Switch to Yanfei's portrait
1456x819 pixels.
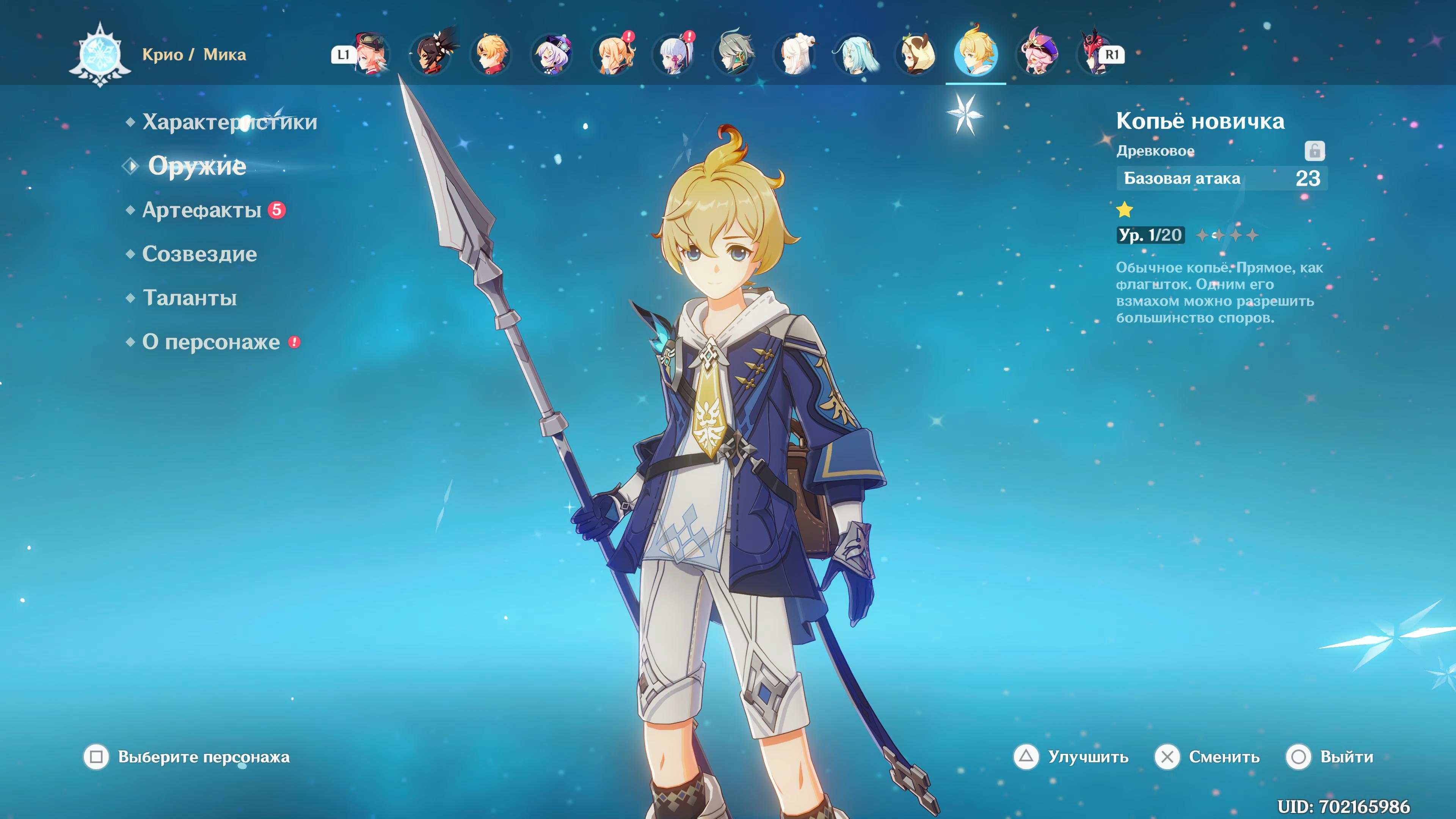[x=371, y=54]
